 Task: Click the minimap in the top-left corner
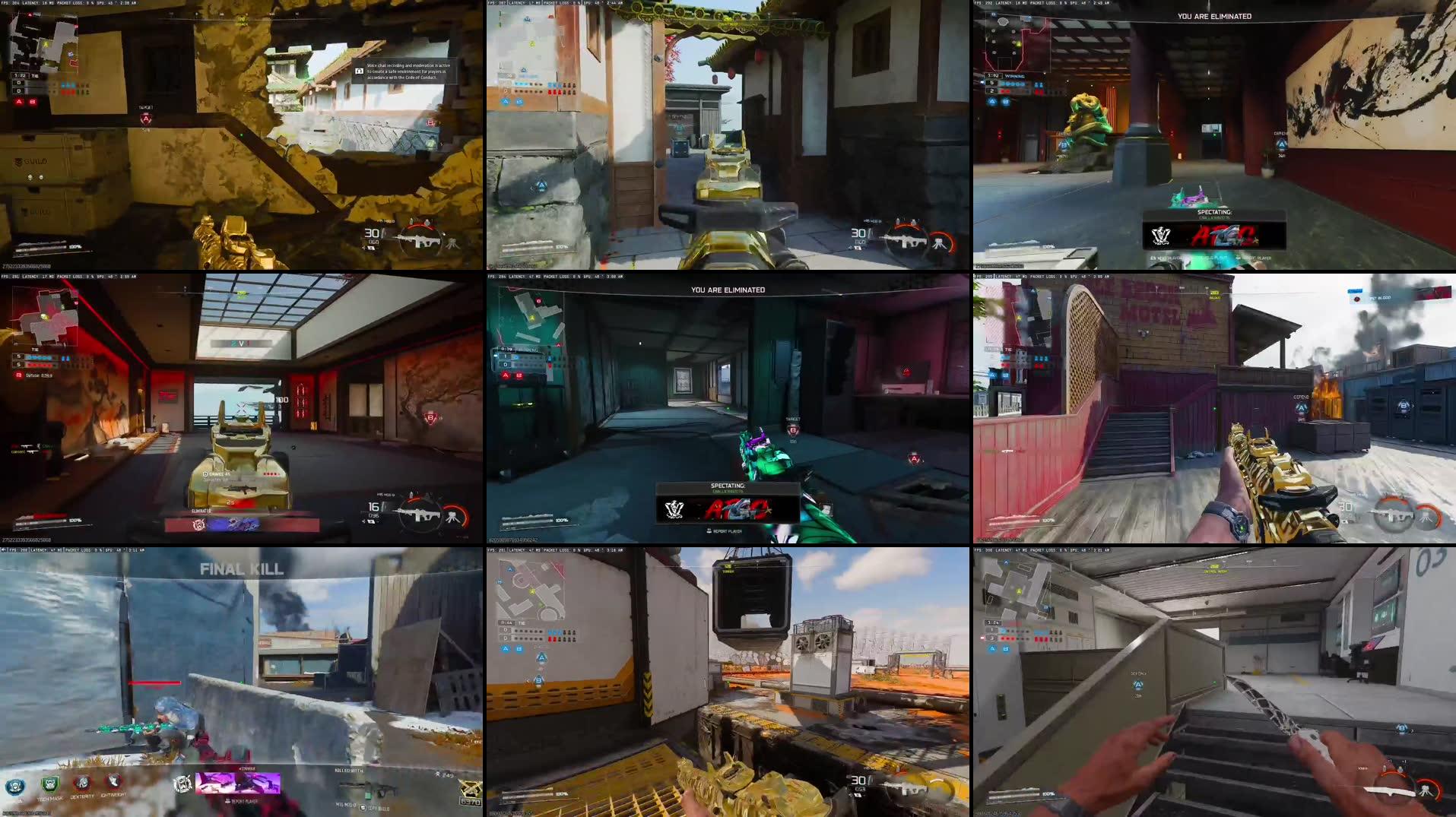pyautogui.click(x=42, y=38)
